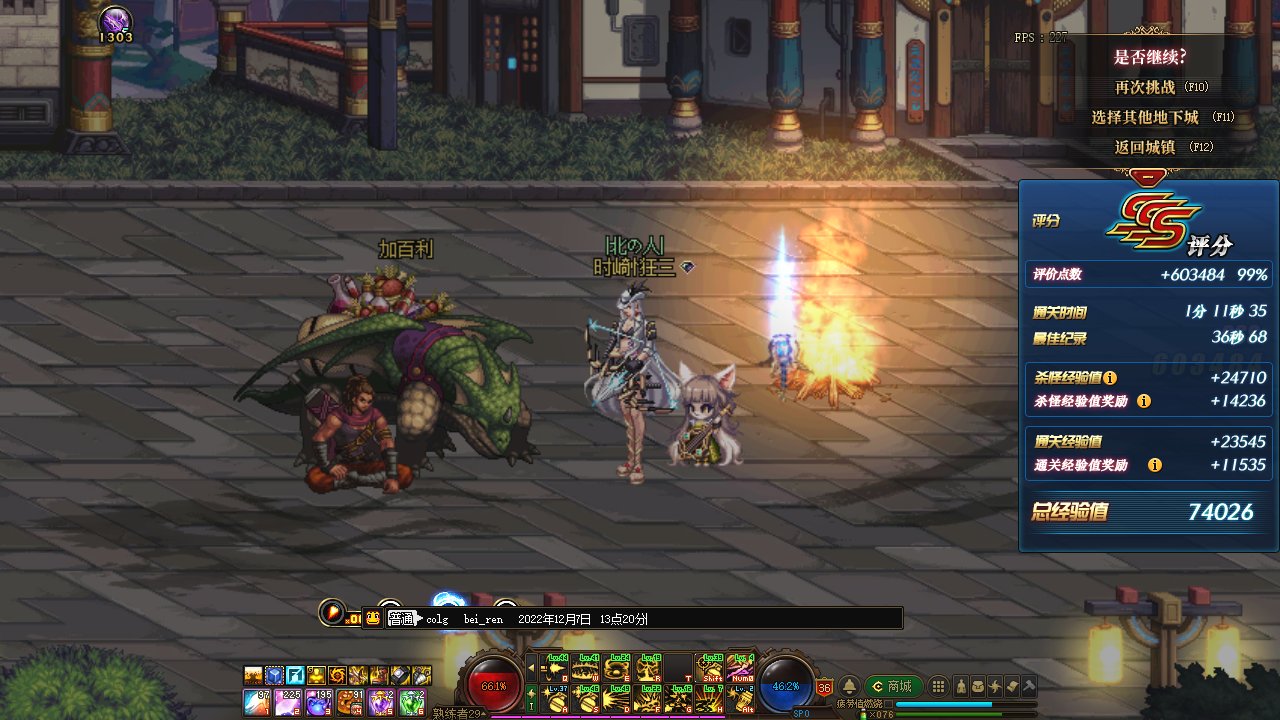Open the quest scroll icon
Image resolution: width=1280 pixels, height=720 pixels.
pos(1012,686)
